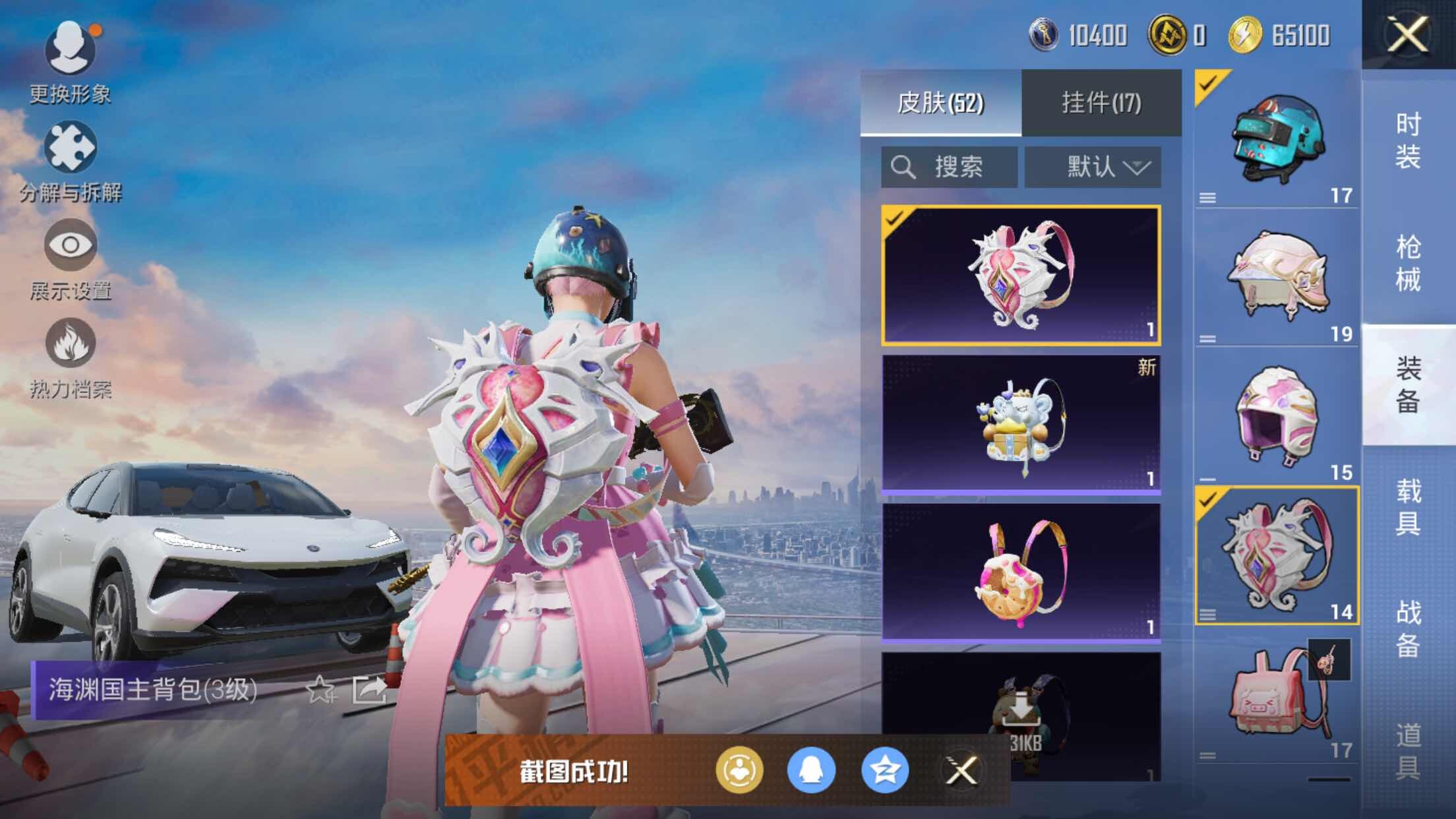Dismiss the 截图成功 screenshot banner
The image size is (1456, 819).
point(961,770)
